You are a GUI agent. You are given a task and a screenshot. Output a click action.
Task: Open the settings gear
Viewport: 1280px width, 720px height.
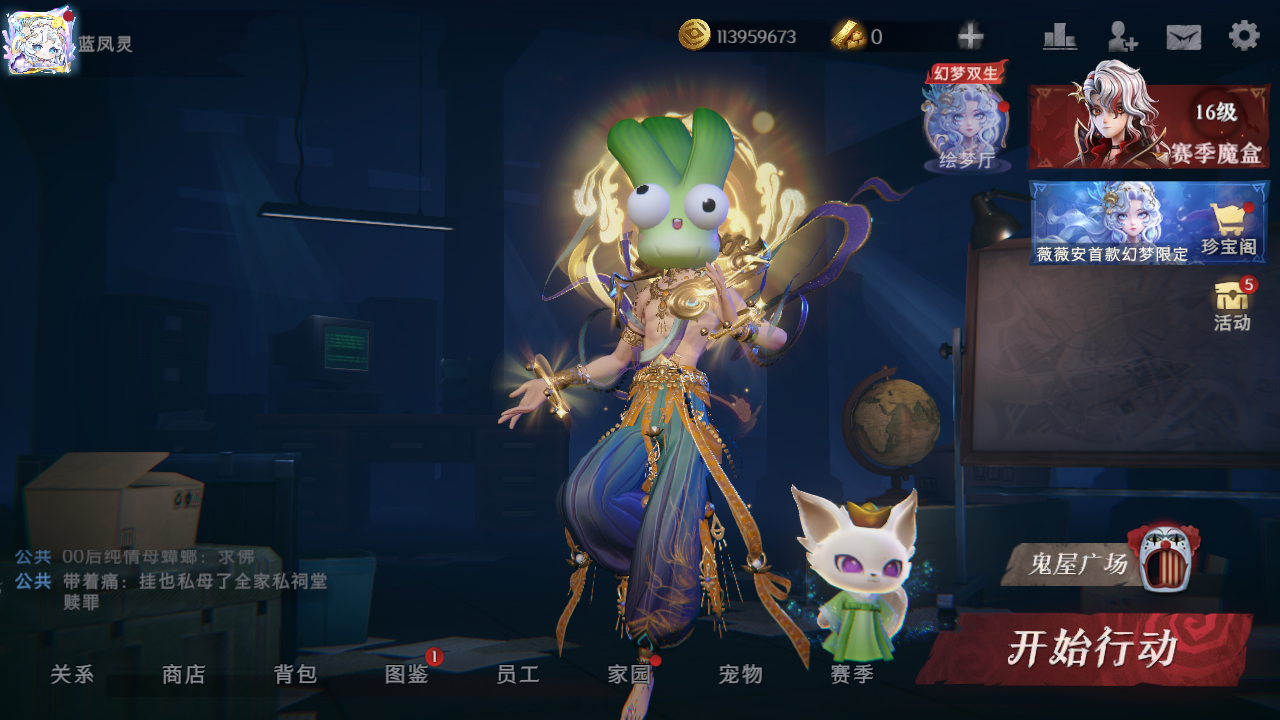(1244, 37)
